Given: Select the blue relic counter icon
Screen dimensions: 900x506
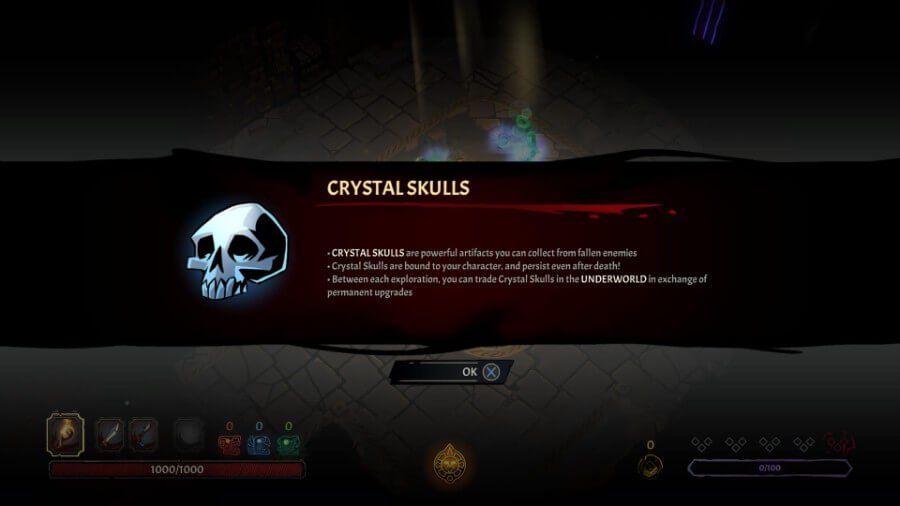Looking at the screenshot, I should [x=259, y=446].
